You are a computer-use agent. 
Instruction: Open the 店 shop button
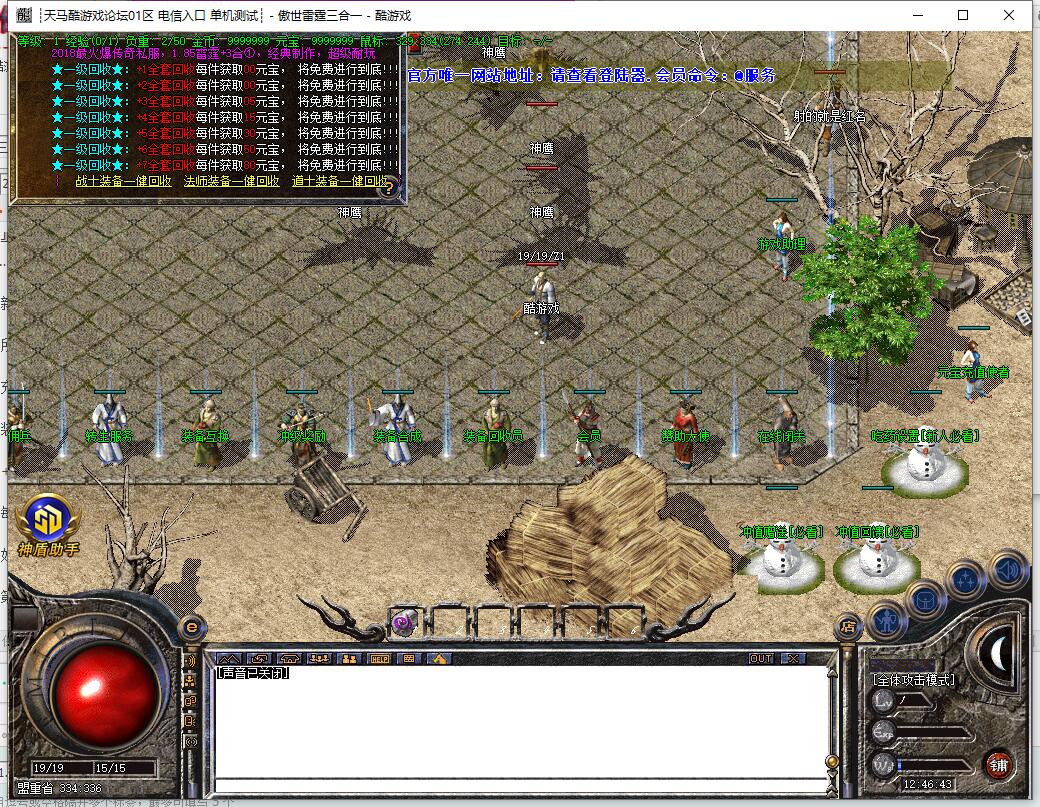click(848, 628)
